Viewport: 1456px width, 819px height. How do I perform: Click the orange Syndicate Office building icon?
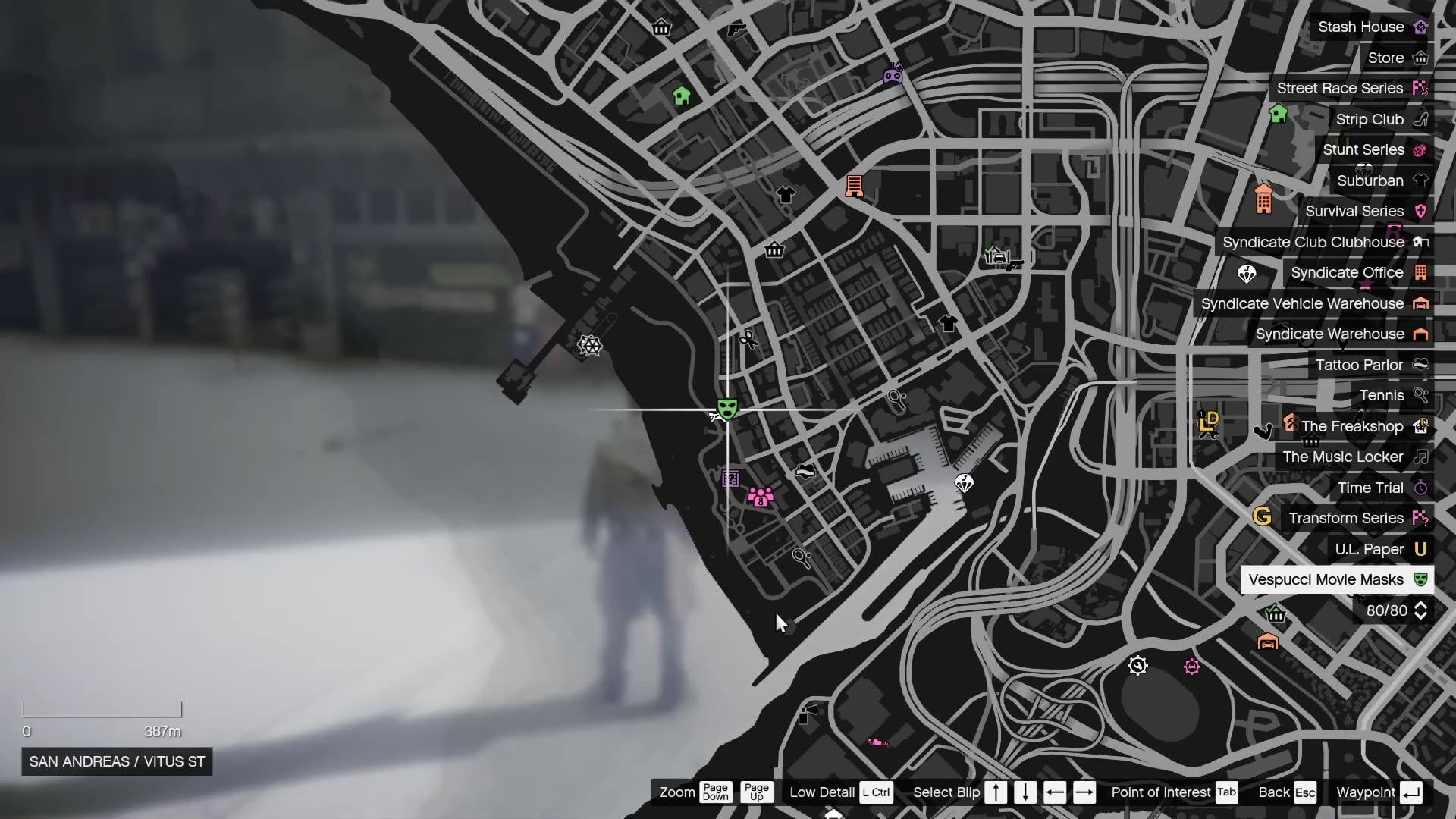click(1421, 272)
